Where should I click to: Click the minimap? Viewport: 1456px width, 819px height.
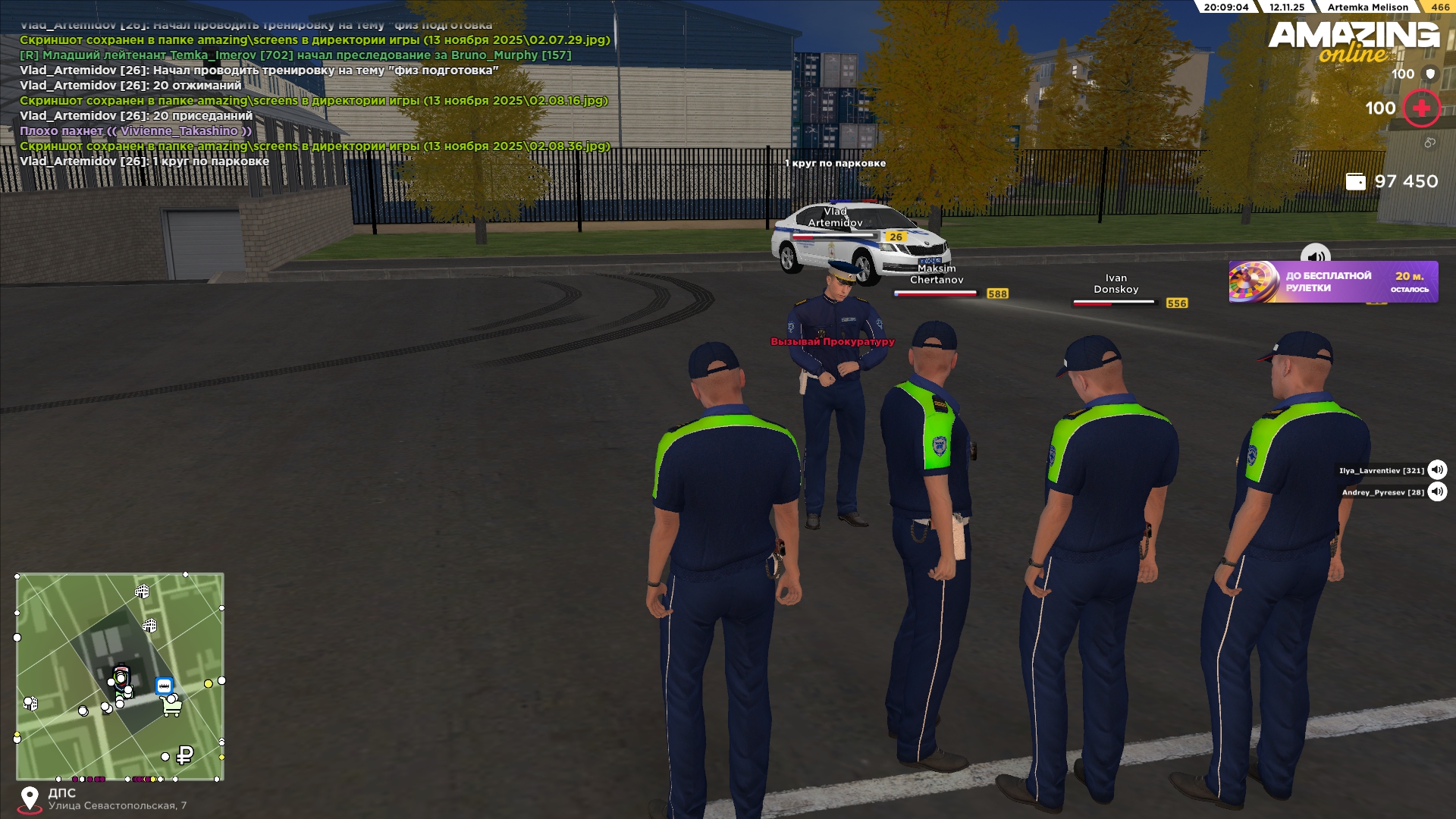[x=120, y=676]
